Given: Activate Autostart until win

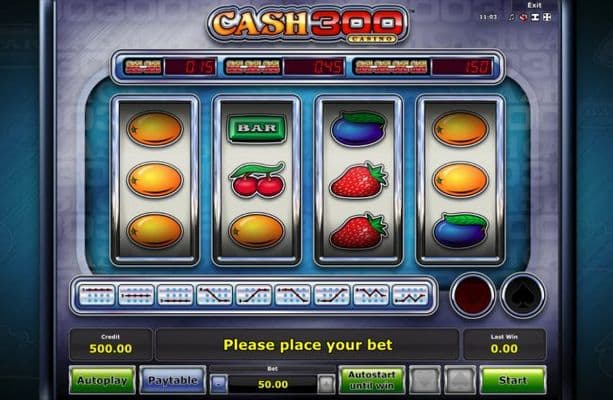Looking at the screenshot, I should pyautogui.click(x=370, y=380).
